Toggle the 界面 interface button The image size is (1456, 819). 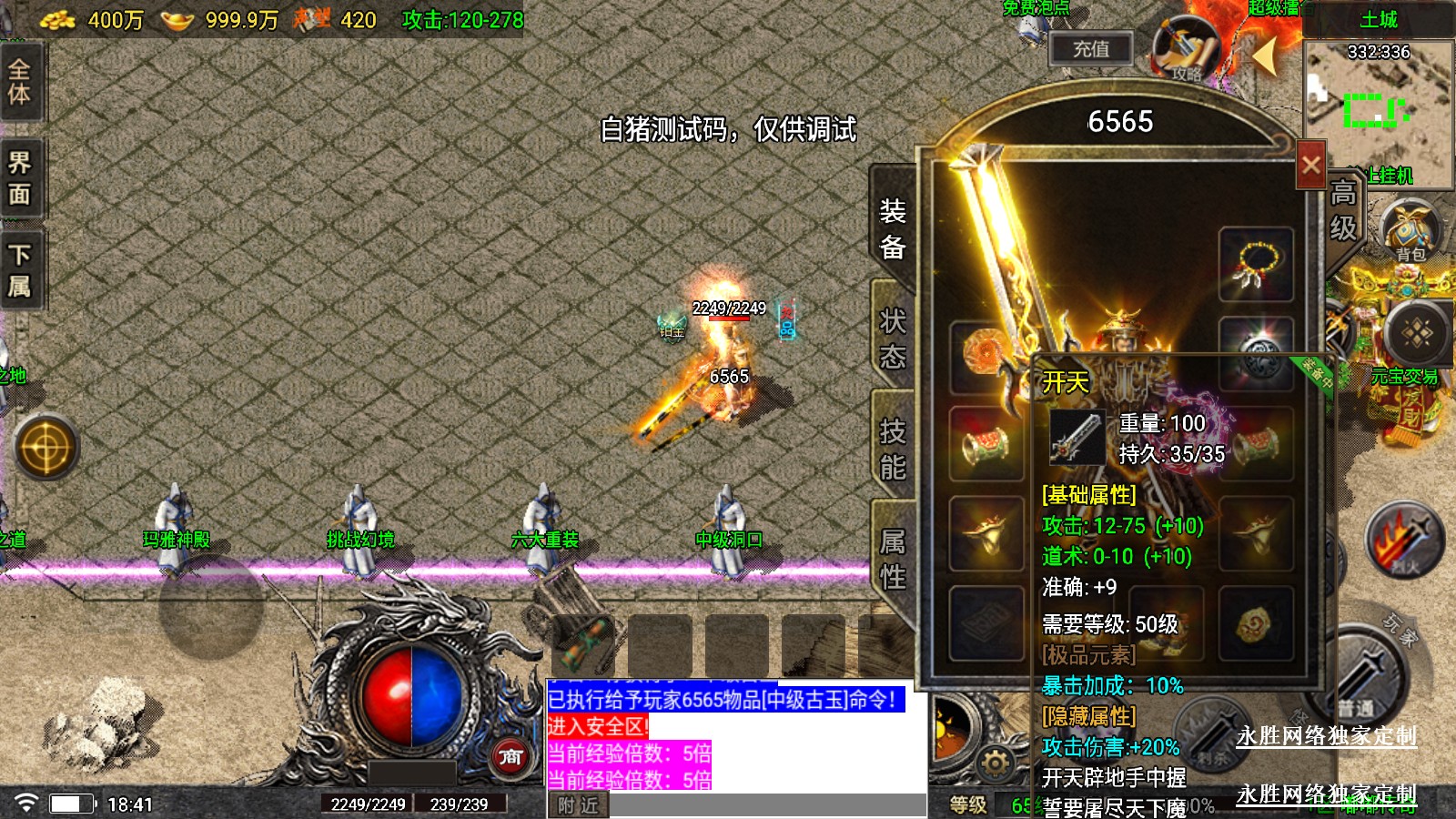pyautogui.click(x=20, y=178)
